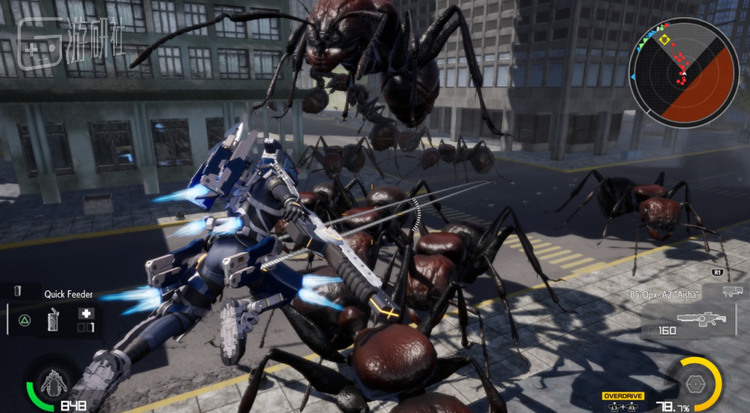This screenshot has height=413, width=750.
Task: Activate the Overdrive label
Action: pos(622,396)
